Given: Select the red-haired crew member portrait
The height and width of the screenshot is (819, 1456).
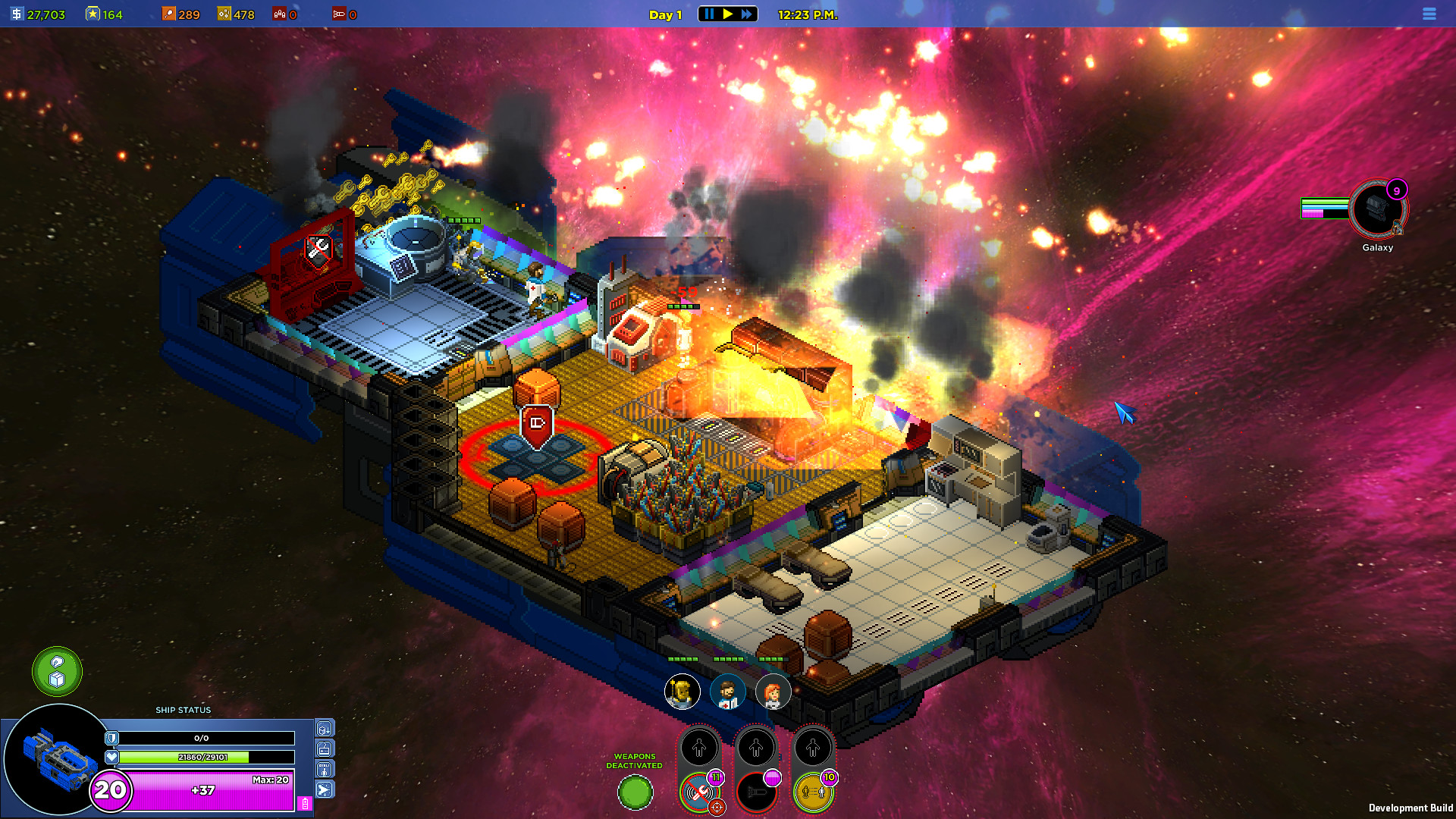Looking at the screenshot, I should tap(773, 692).
